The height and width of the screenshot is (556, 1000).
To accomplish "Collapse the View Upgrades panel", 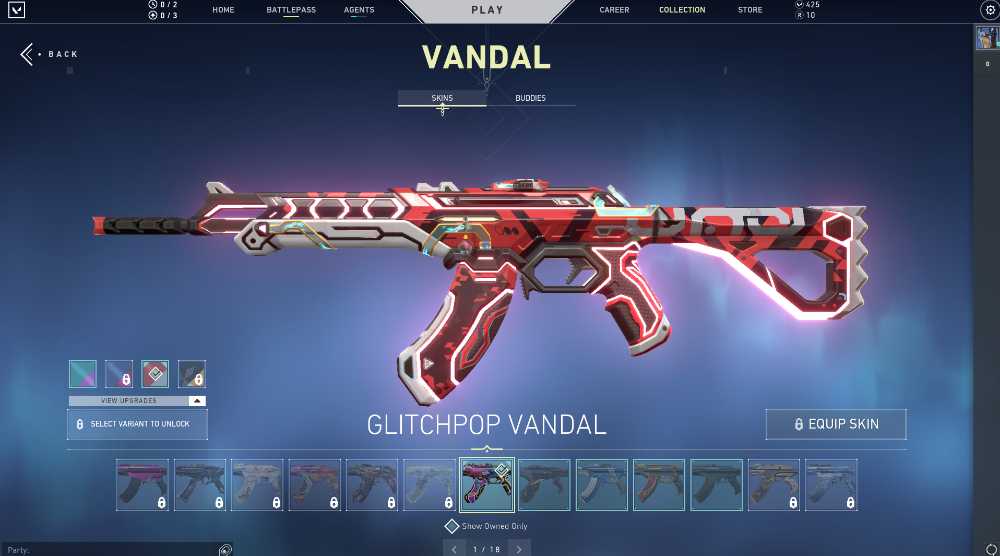I will (197, 400).
